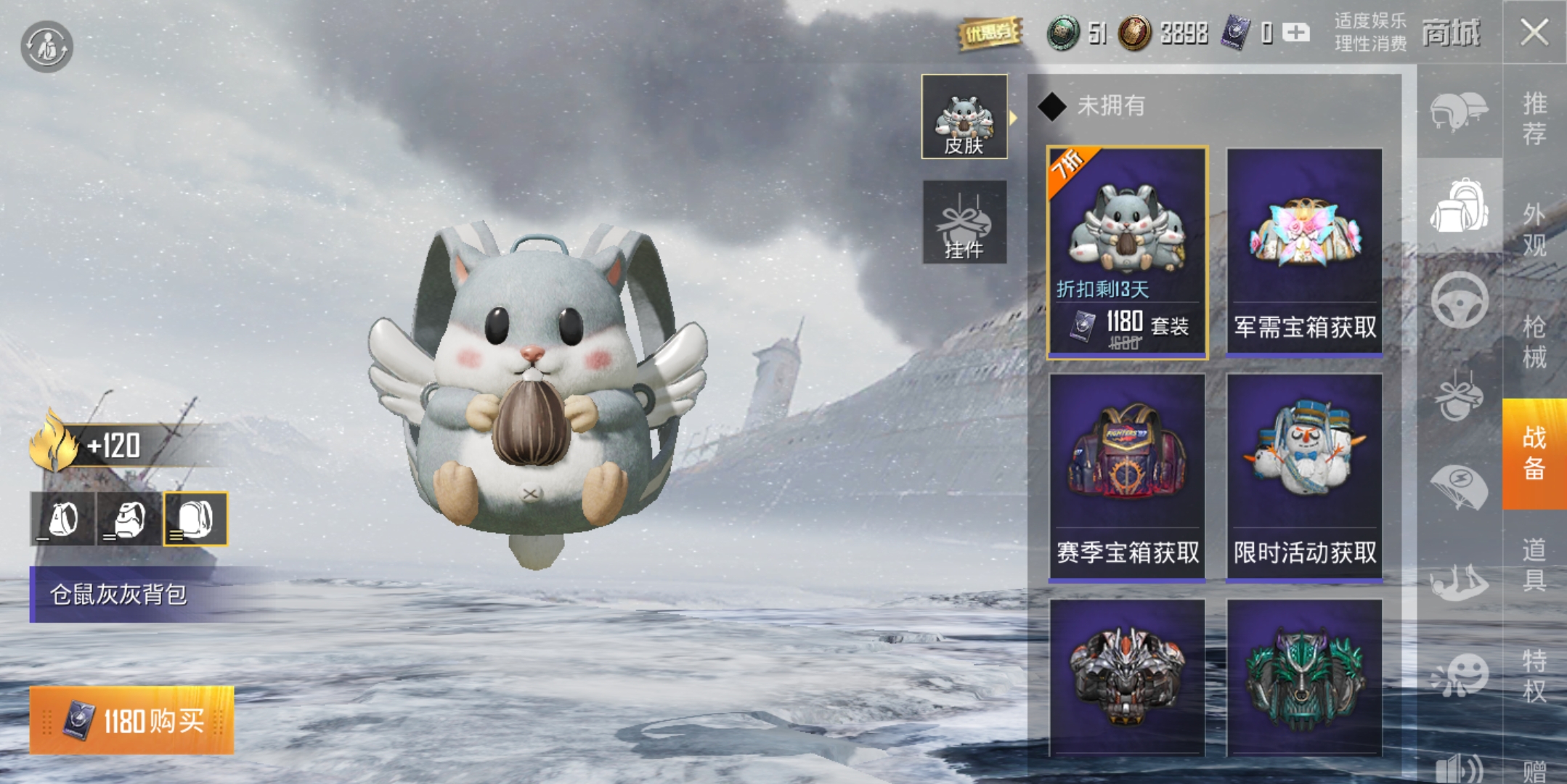Close the shop screen
Screen dimensions: 1567x784
tap(1534, 32)
